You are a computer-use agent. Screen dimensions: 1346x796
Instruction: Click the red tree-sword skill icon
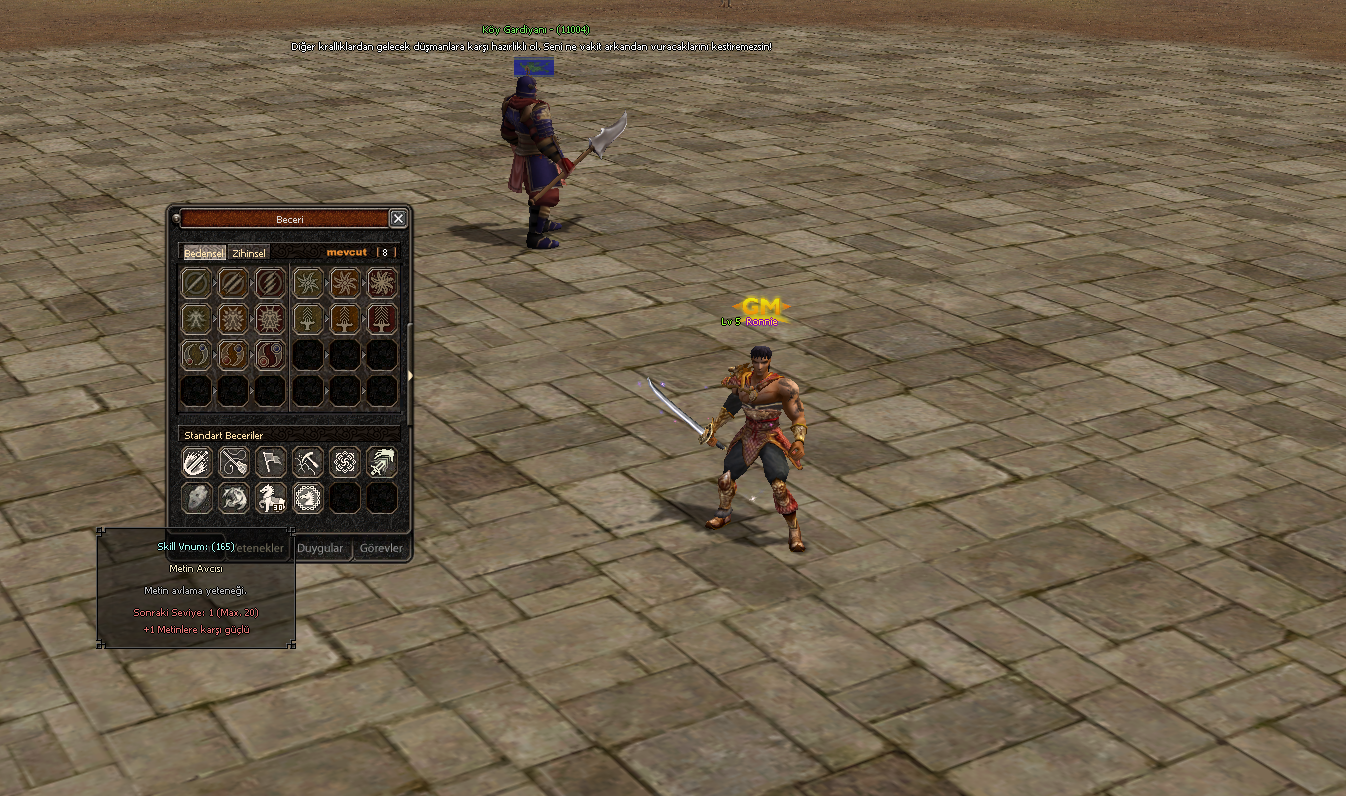click(x=381, y=319)
